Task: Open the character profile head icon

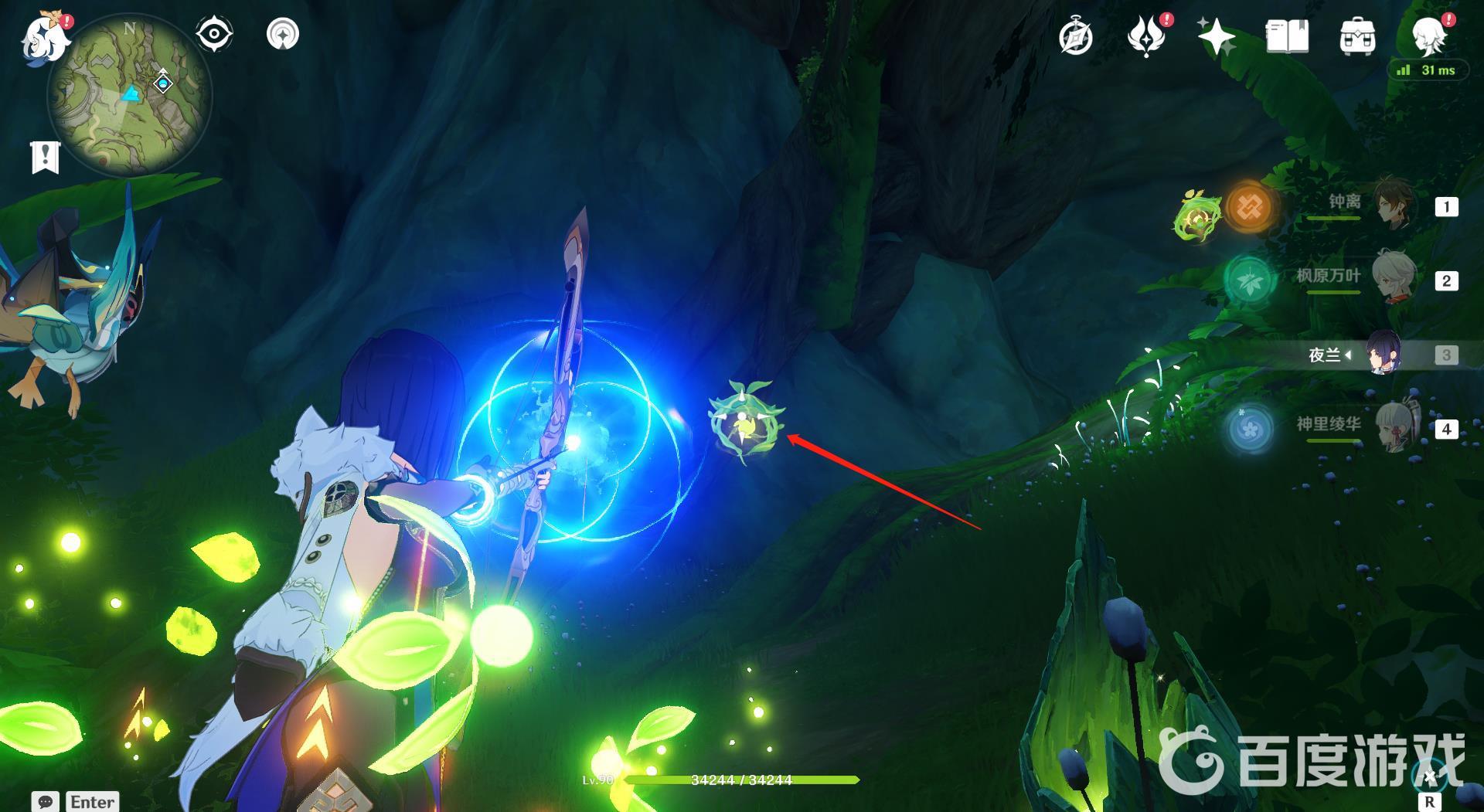Action: 1428,36
